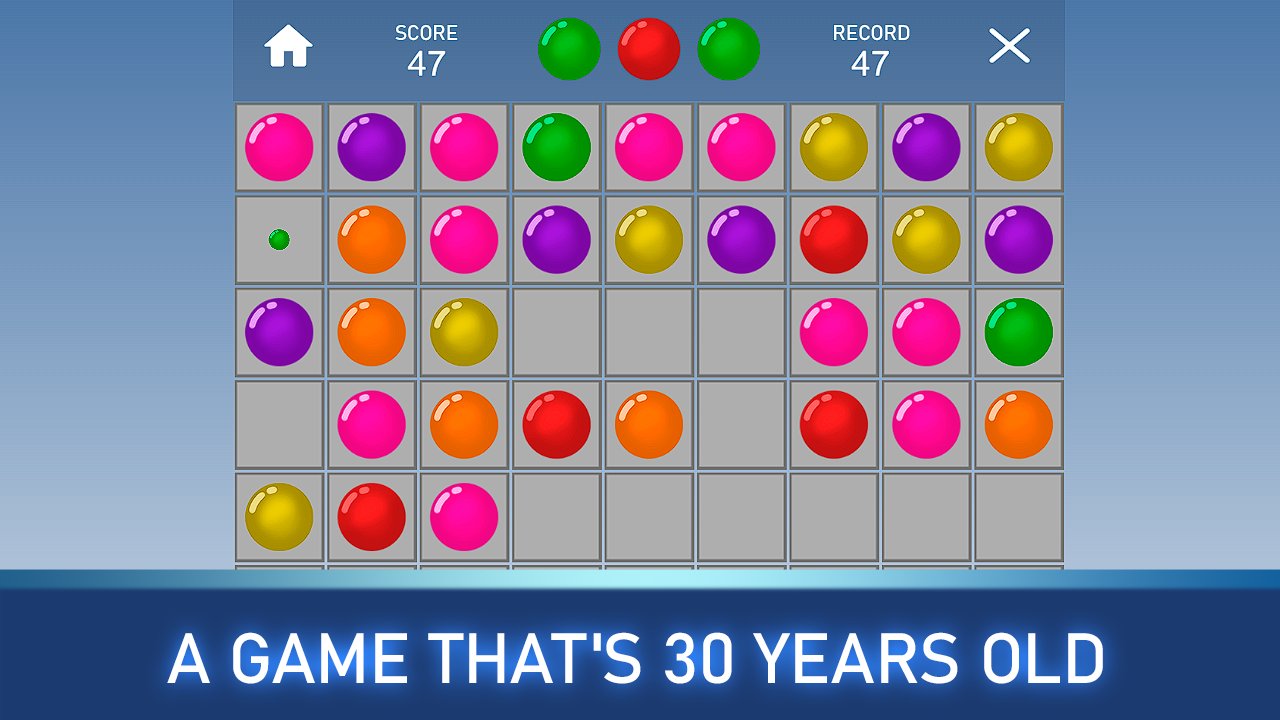
Task: Click the empty cell below the purple leftmost ball
Action: click(279, 425)
